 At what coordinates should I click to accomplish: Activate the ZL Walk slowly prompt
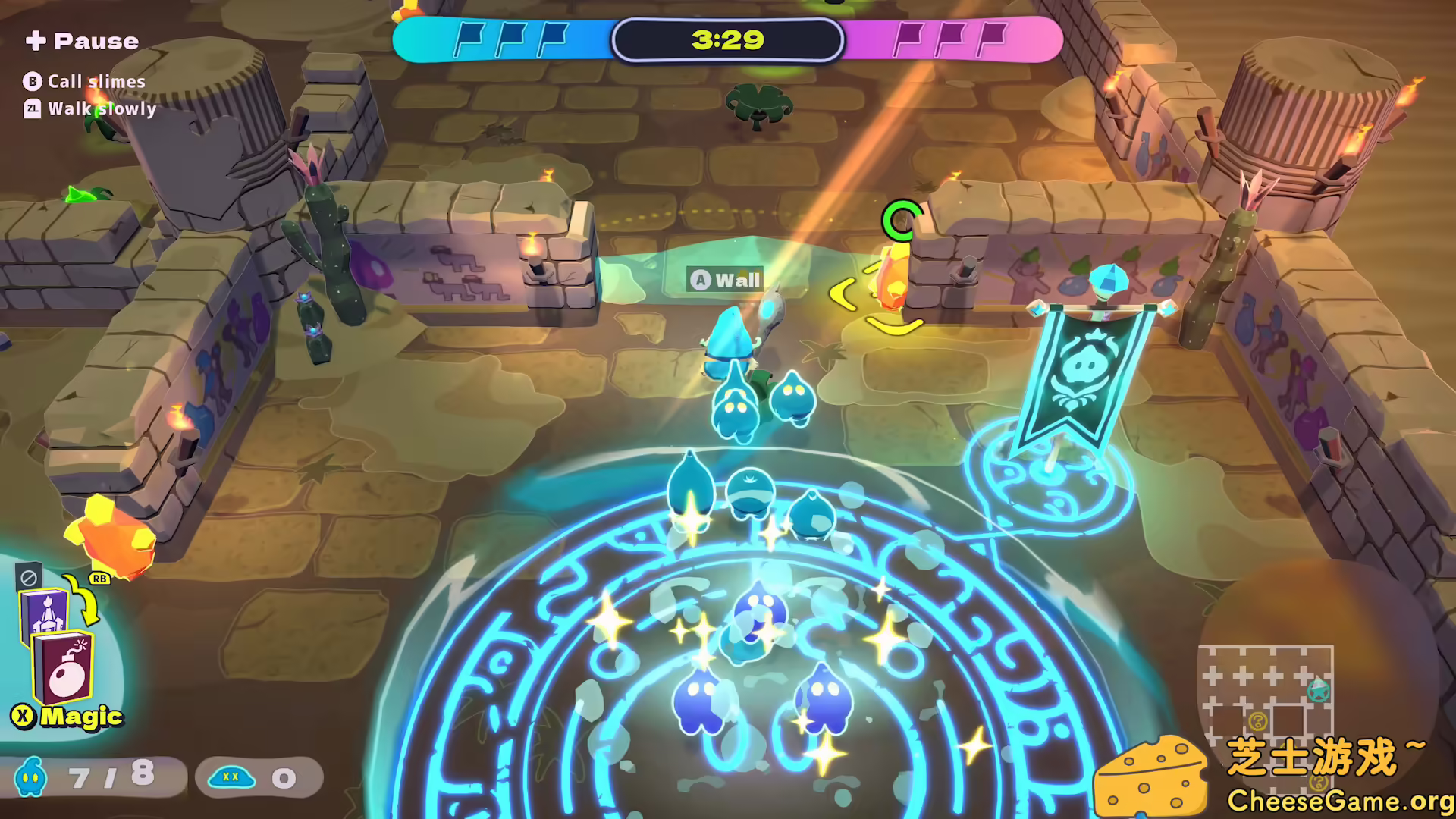pos(91,109)
